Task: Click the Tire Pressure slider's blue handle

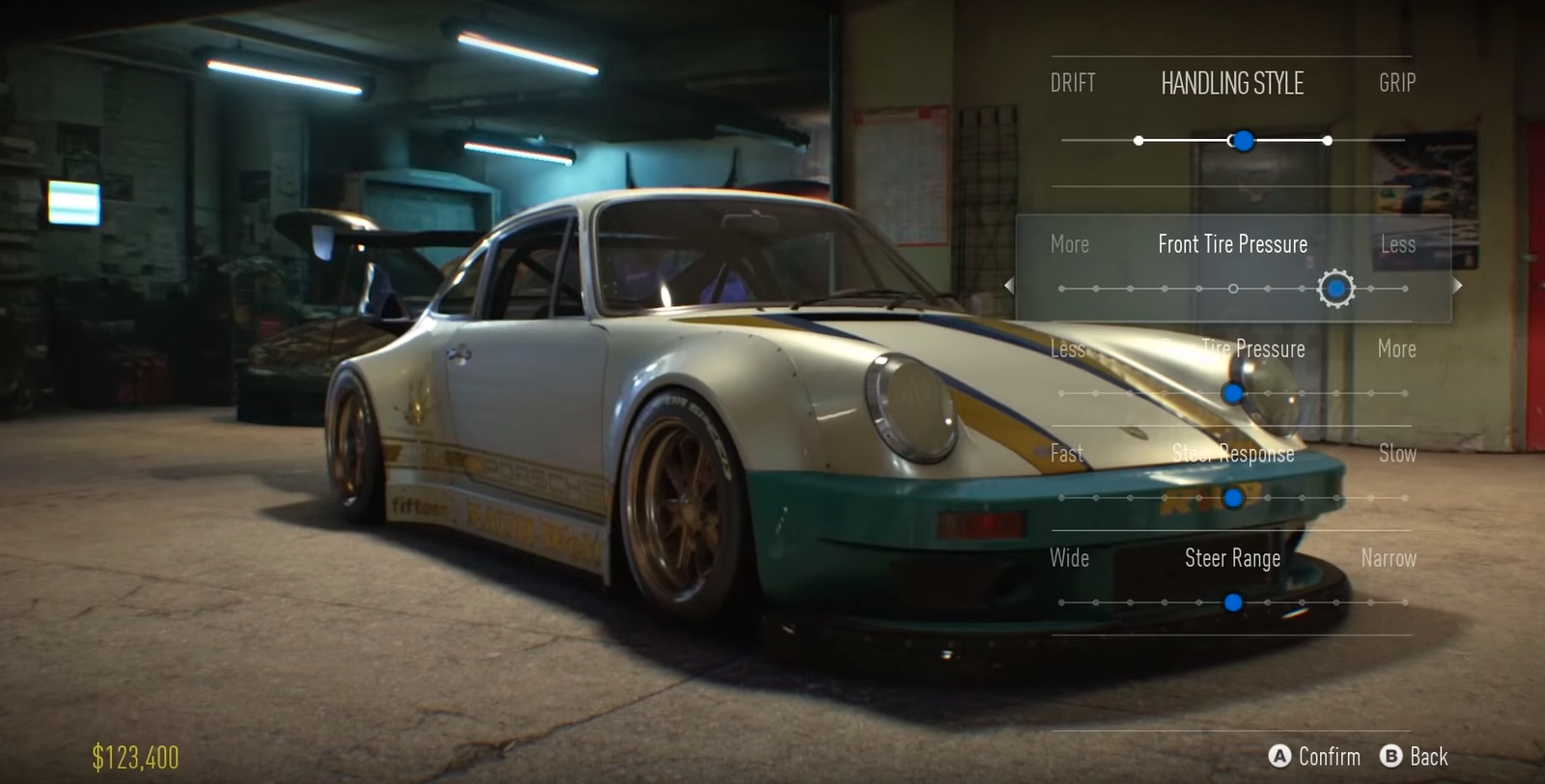Action: tap(1233, 394)
